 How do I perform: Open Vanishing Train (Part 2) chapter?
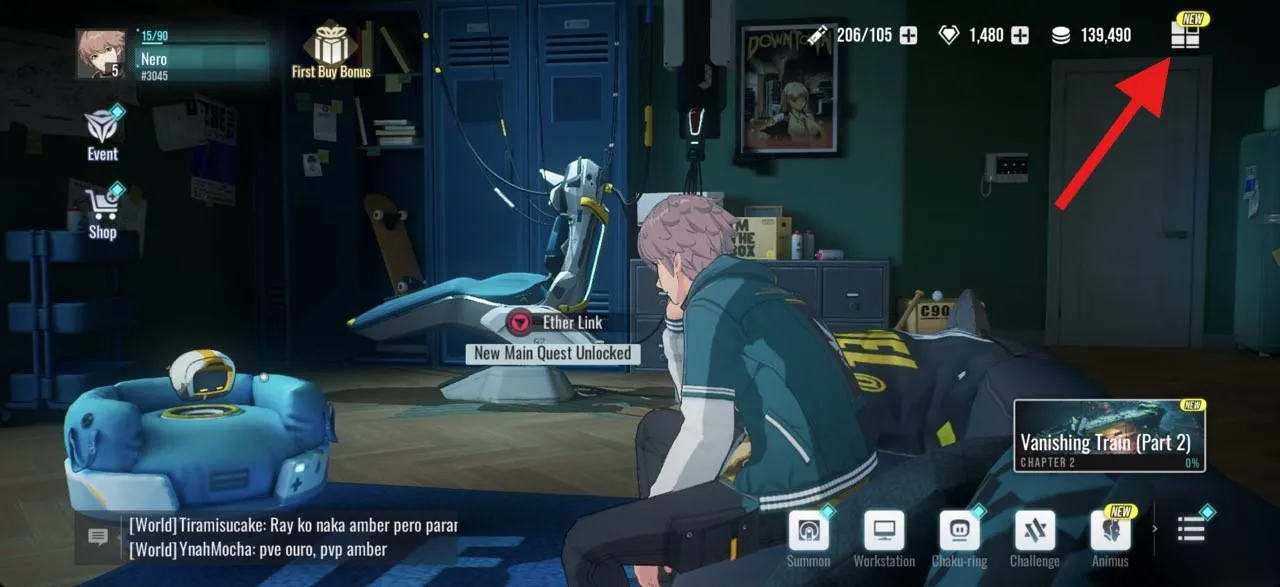pos(1109,435)
